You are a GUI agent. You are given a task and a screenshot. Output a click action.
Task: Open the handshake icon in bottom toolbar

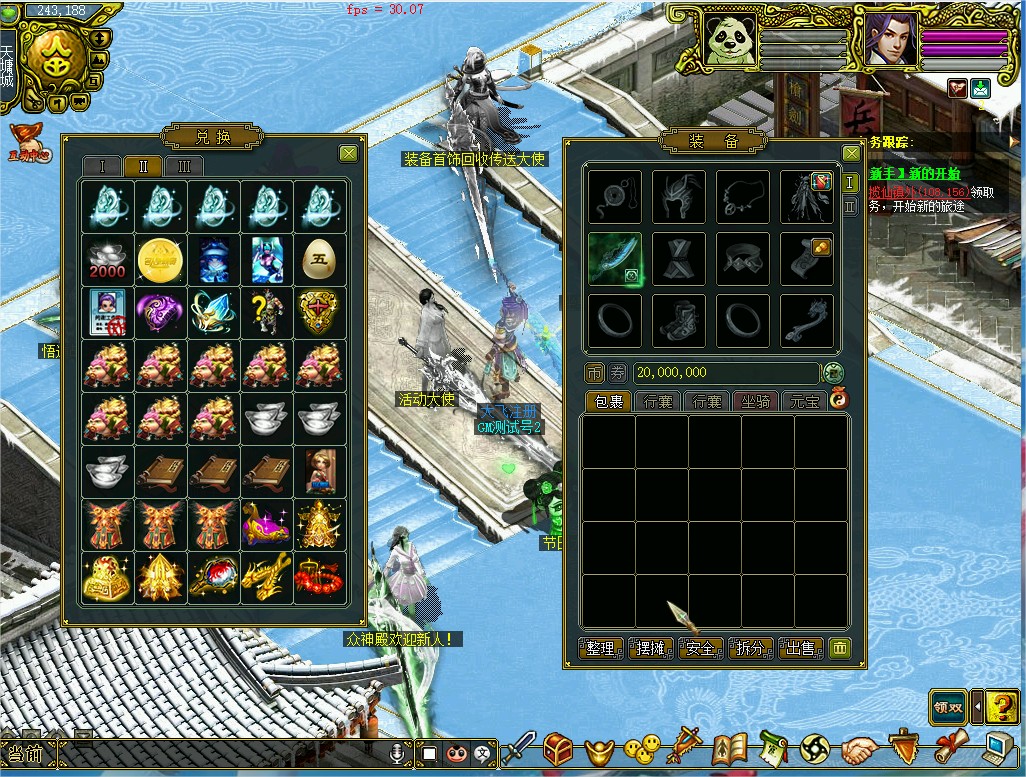click(859, 748)
